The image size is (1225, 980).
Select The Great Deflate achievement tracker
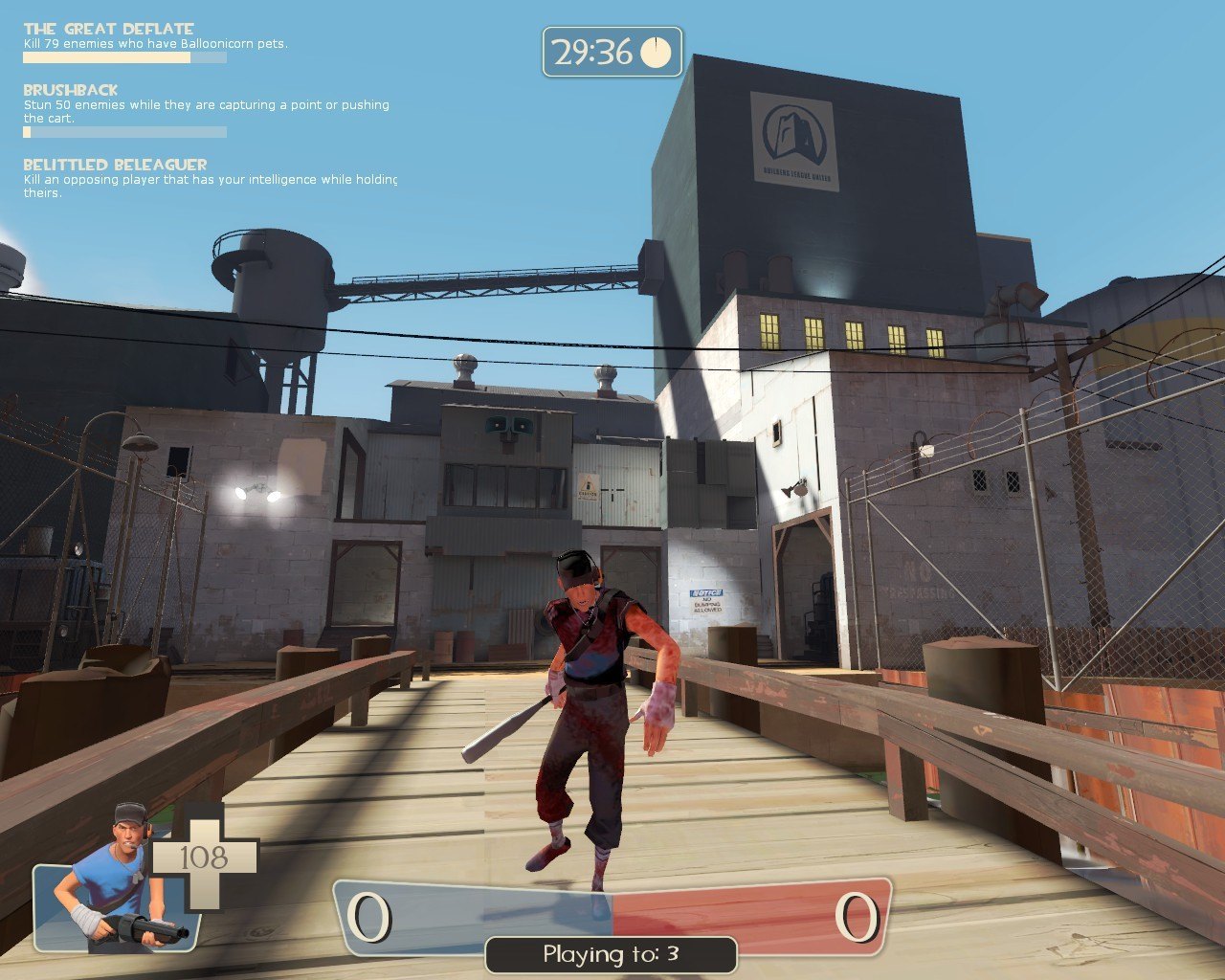pos(108,29)
